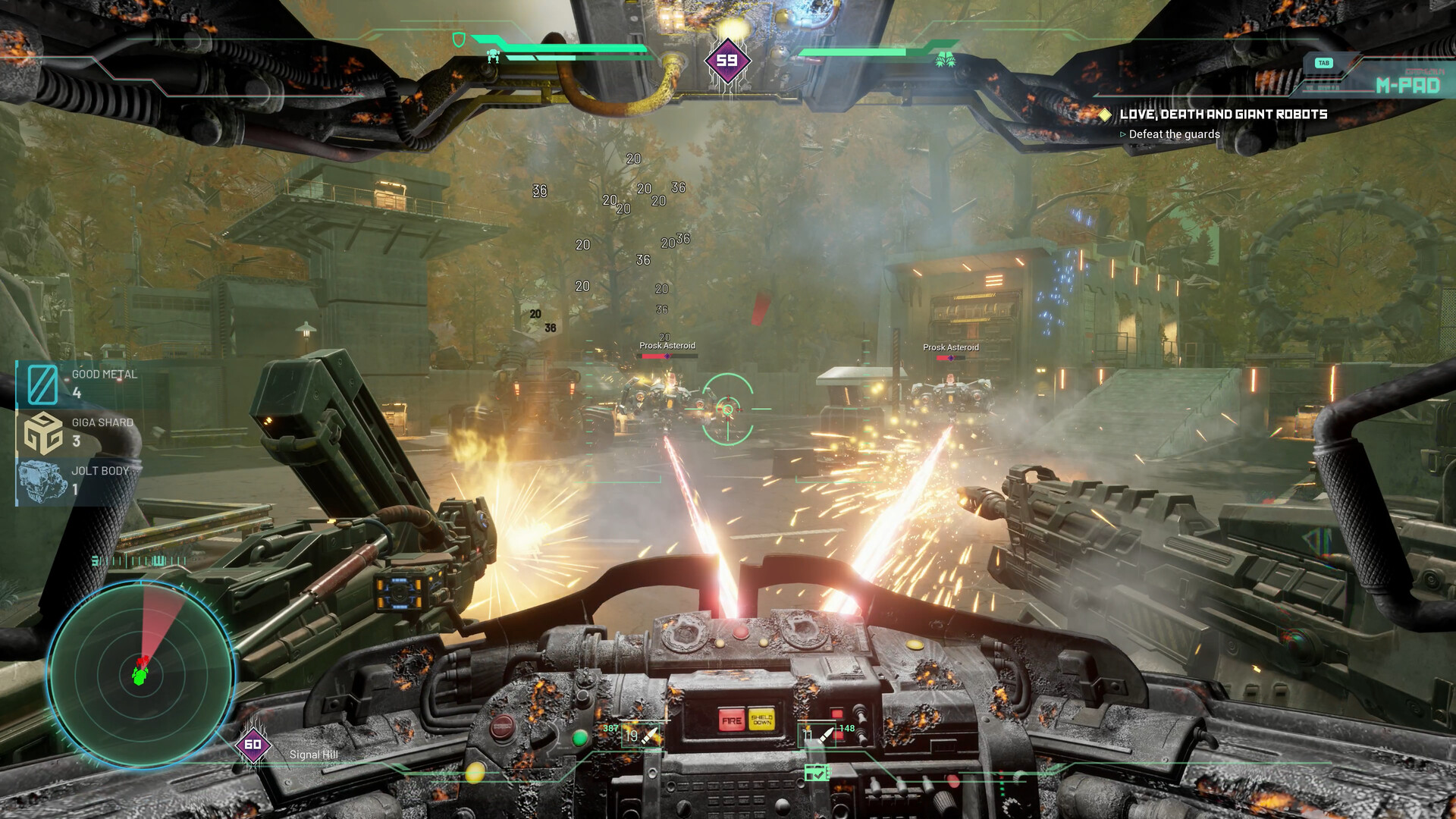Expand the Love, Death and Giant Robots quest
The height and width of the screenshot is (819, 1456).
click(x=1225, y=115)
